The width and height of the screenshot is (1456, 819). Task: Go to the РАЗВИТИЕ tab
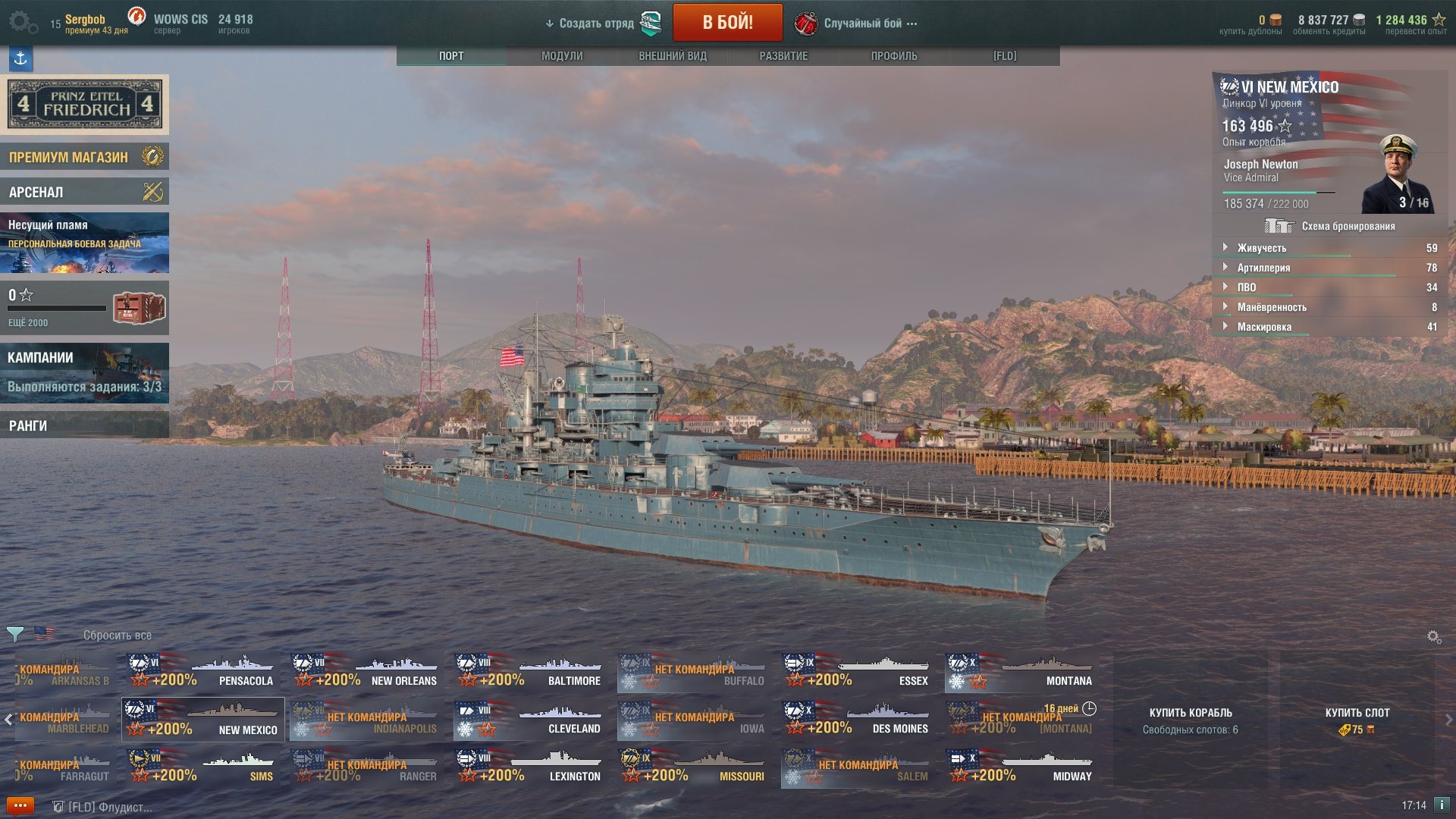point(783,56)
